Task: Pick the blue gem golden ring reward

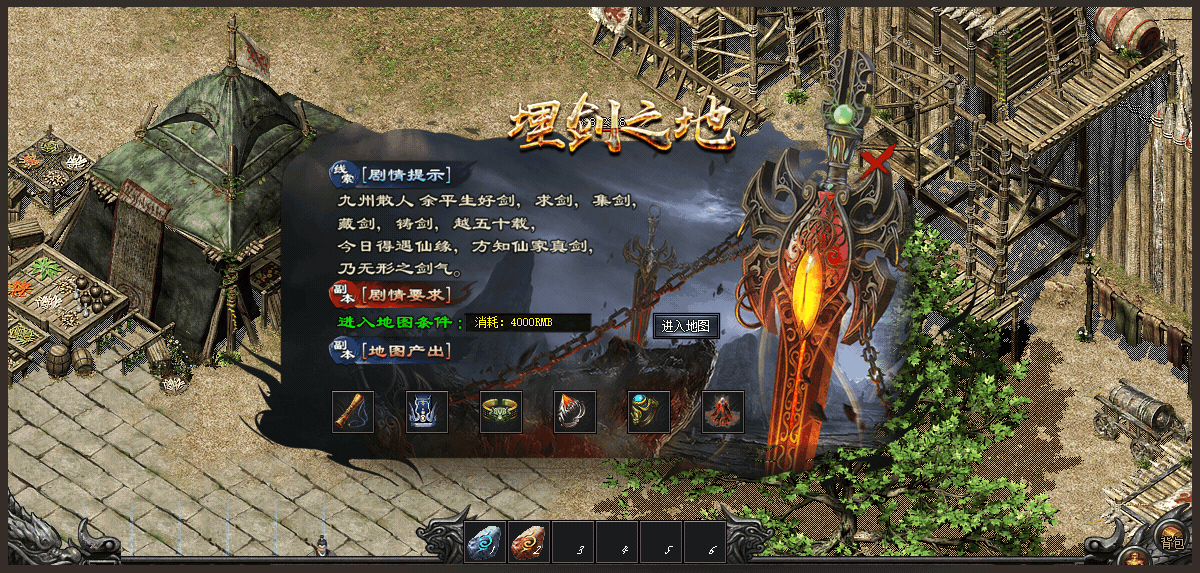Action: click(649, 412)
